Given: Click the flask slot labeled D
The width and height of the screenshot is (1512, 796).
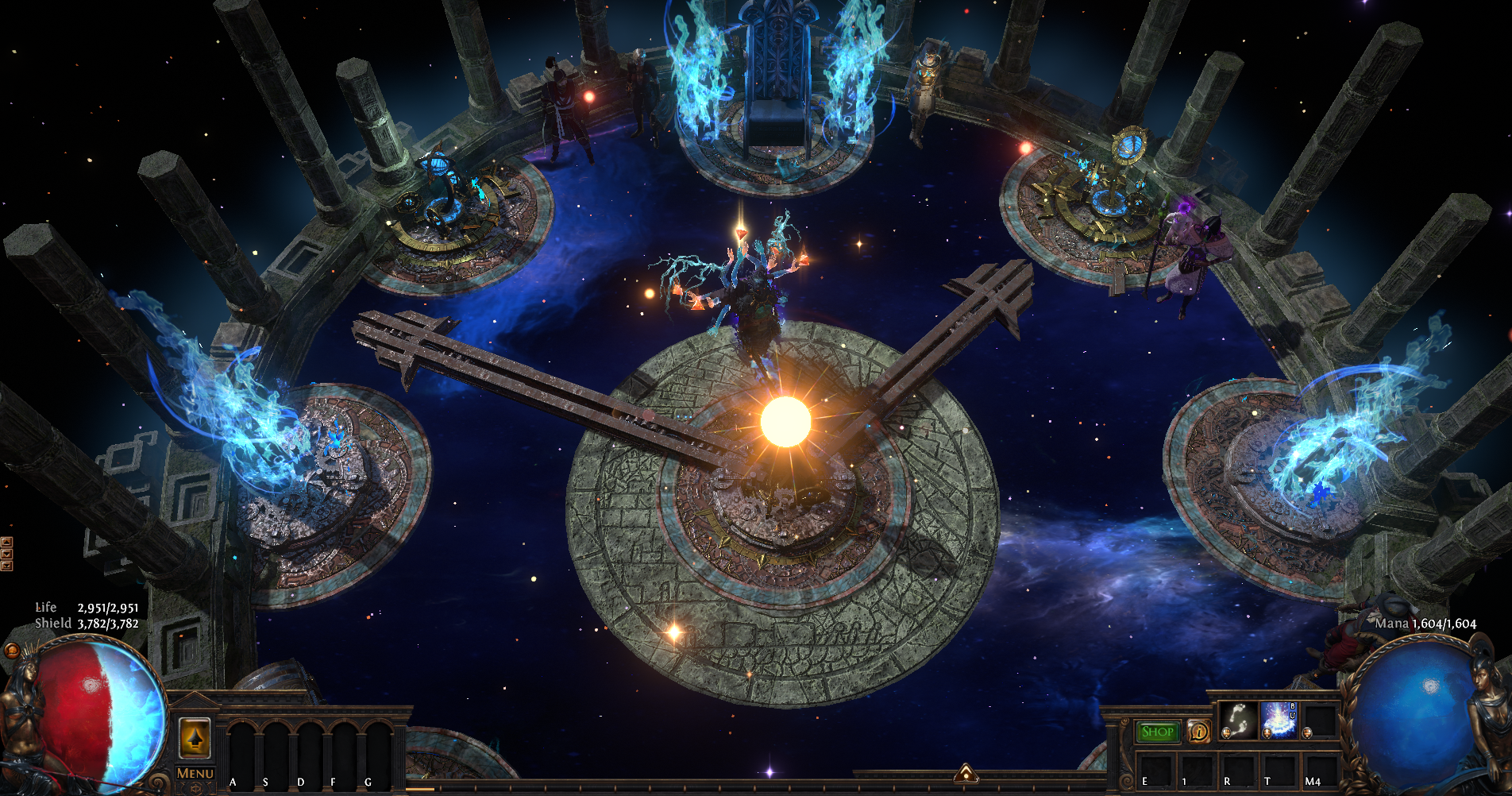Looking at the screenshot, I should 310,751.
